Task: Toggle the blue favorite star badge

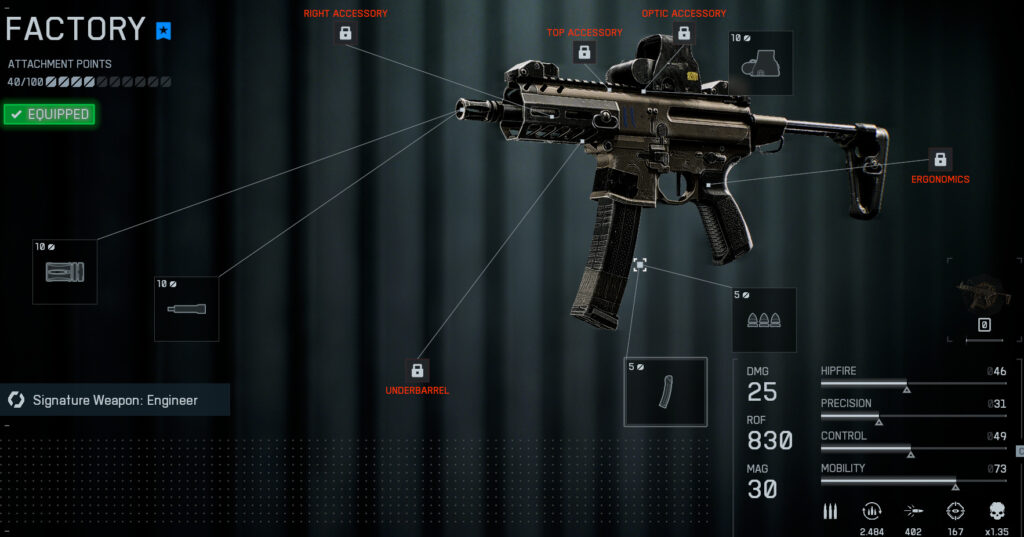Action: click(x=164, y=31)
